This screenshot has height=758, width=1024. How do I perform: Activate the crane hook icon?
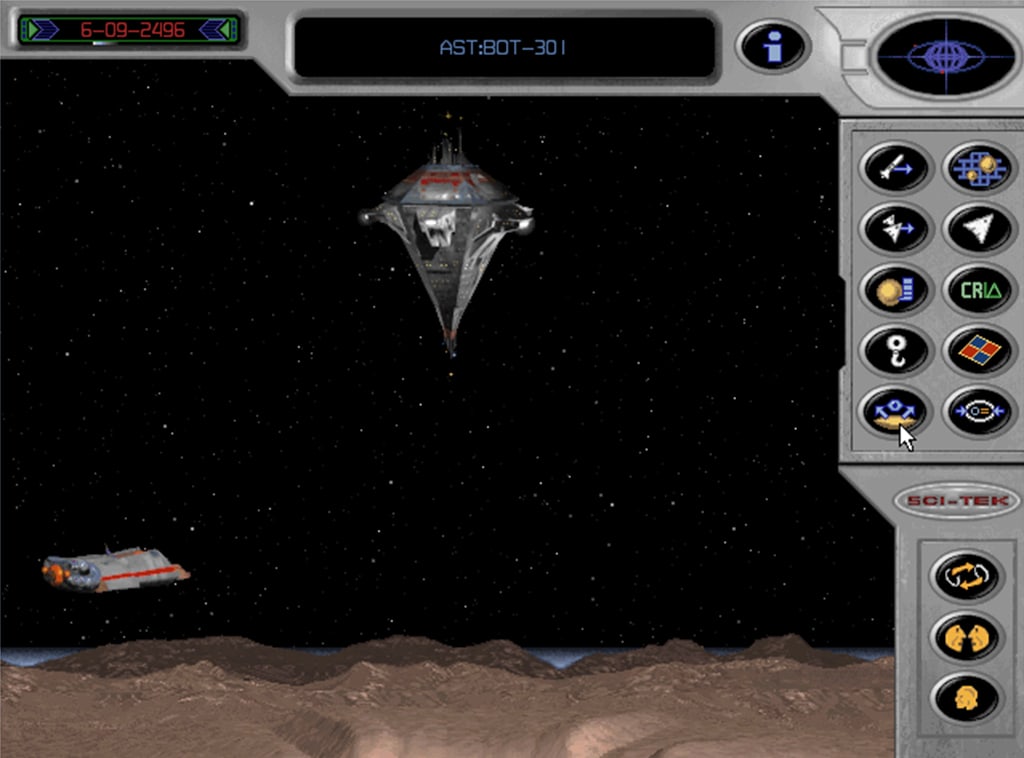click(894, 350)
